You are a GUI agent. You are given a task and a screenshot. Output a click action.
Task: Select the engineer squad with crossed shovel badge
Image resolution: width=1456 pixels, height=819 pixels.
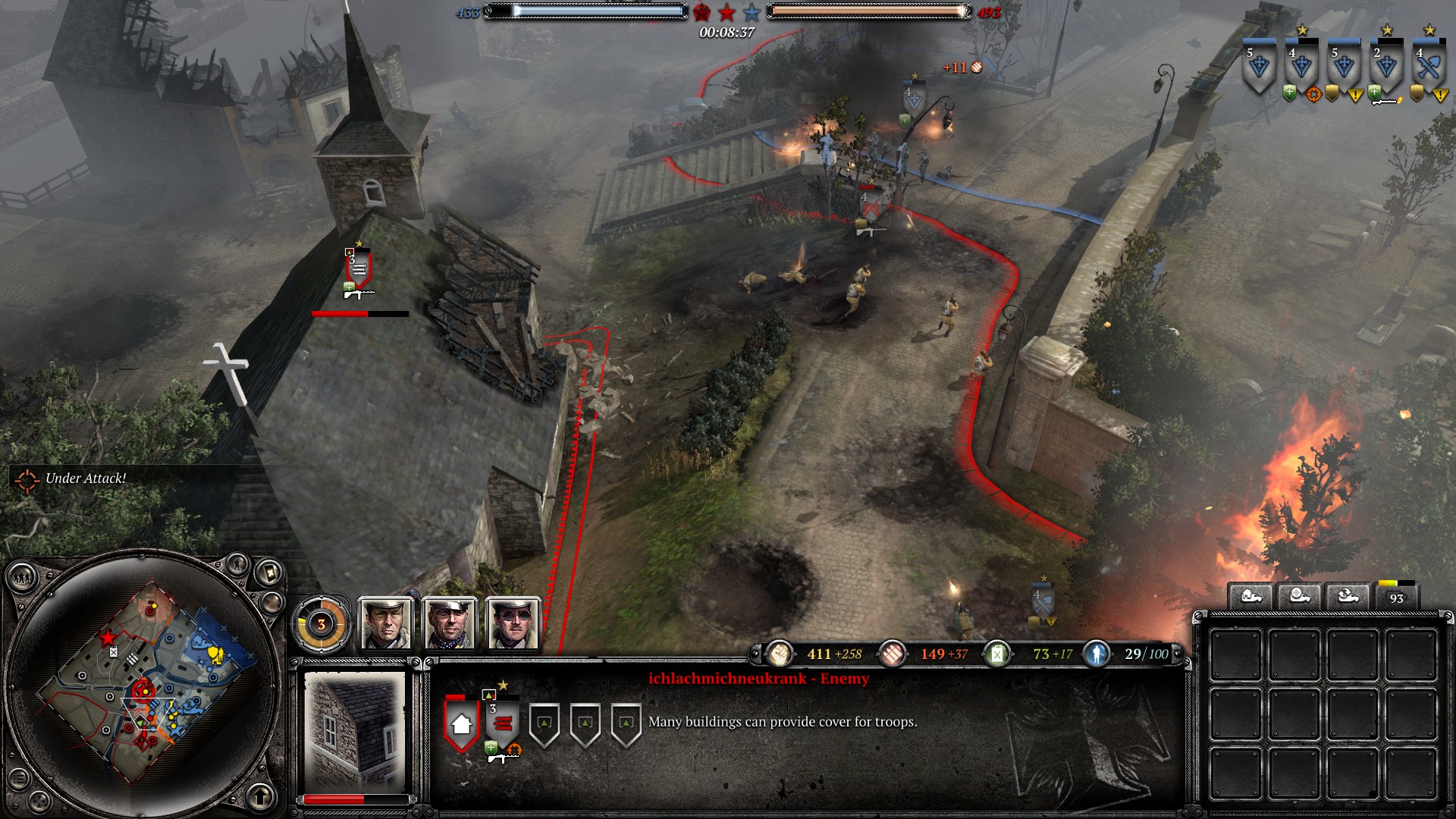(x=1429, y=68)
